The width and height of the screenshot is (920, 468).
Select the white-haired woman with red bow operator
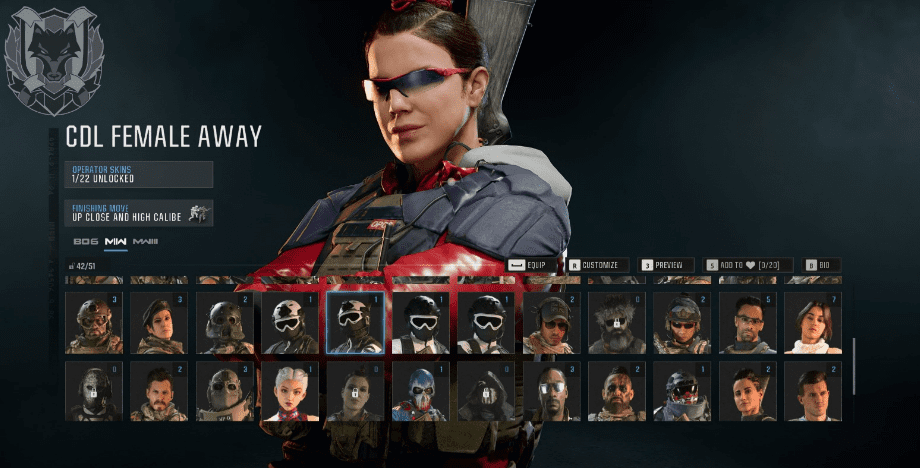coord(290,392)
